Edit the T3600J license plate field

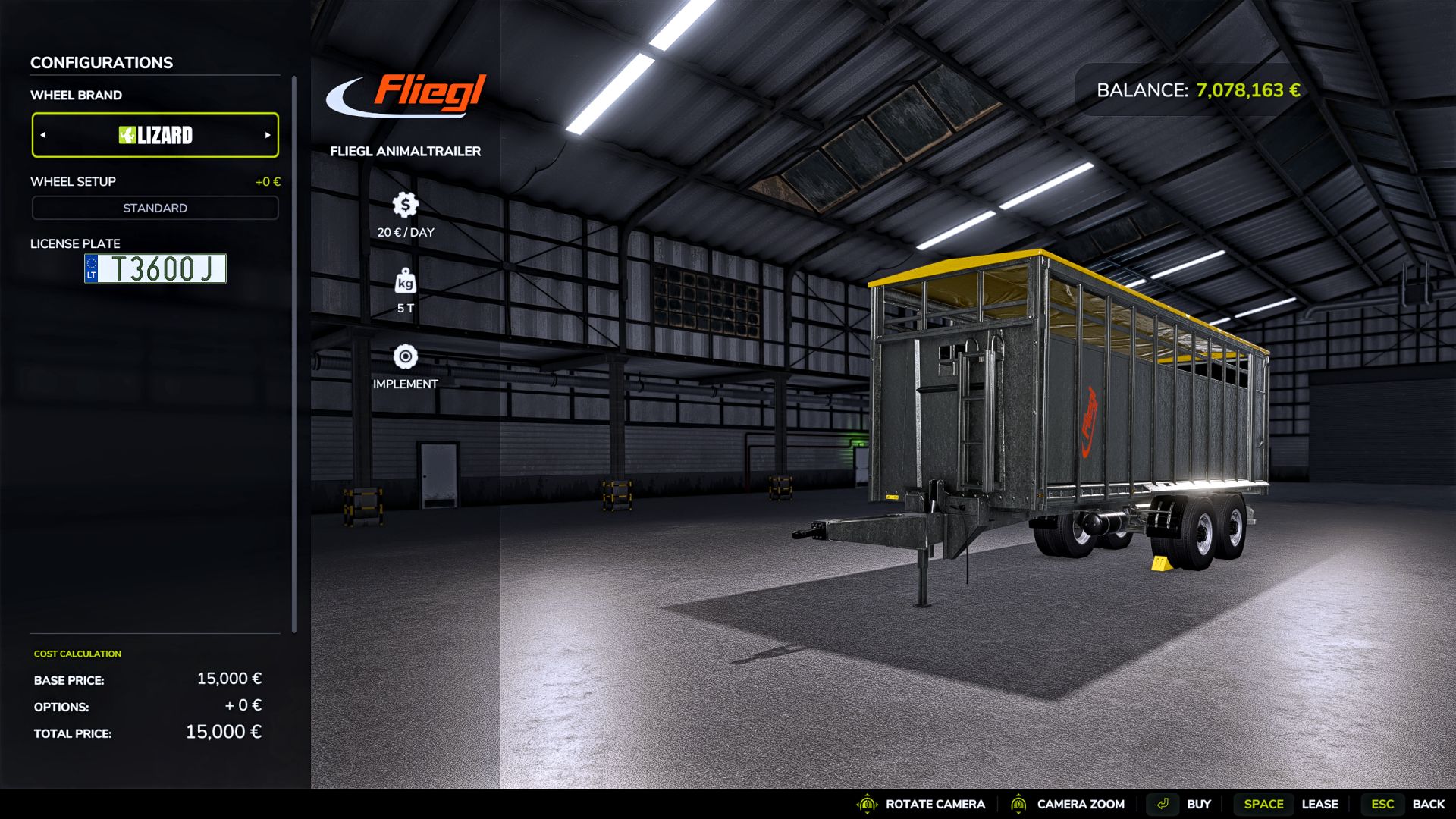pyautogui.click(x=155, y=269)
